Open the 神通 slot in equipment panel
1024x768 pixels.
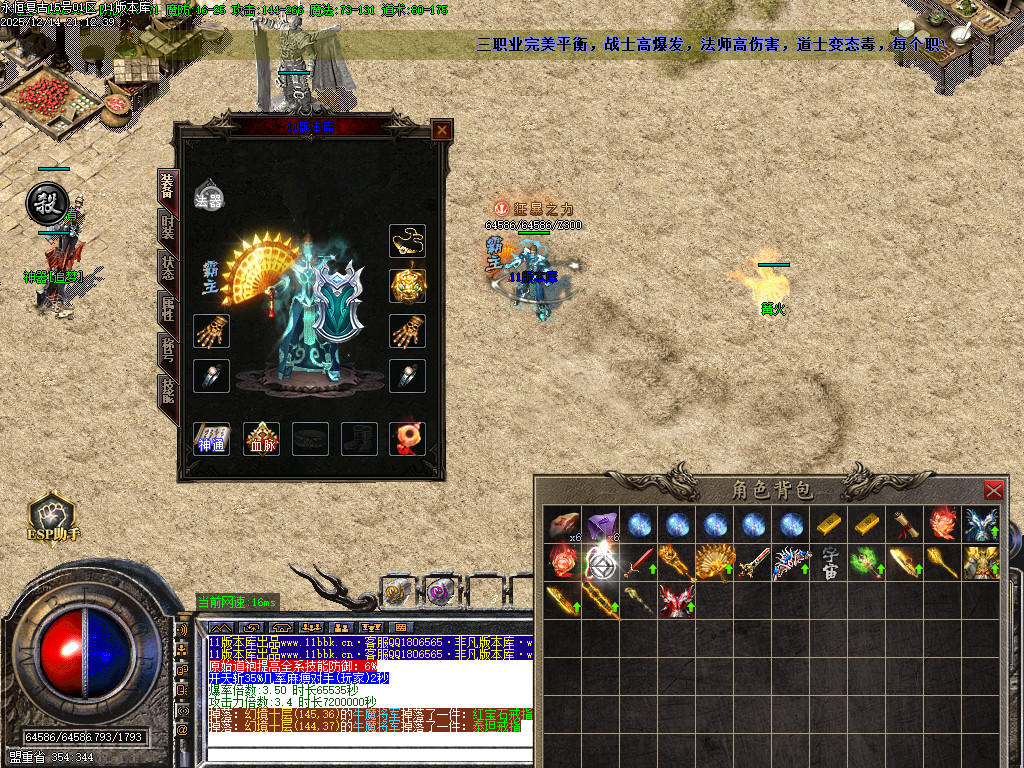click(x=211, y=438)
